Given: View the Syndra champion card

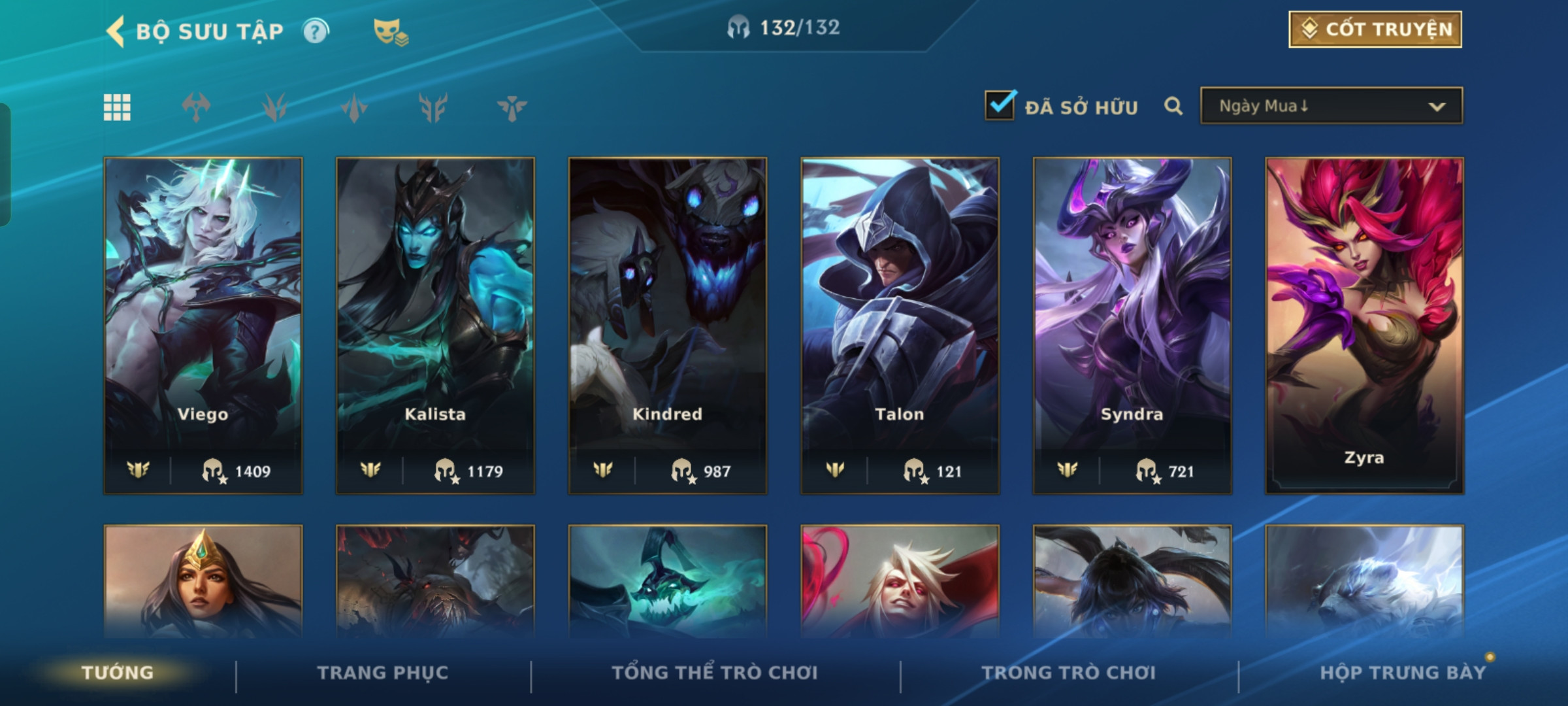Looking at the screenshot, I should point(1132,325).
